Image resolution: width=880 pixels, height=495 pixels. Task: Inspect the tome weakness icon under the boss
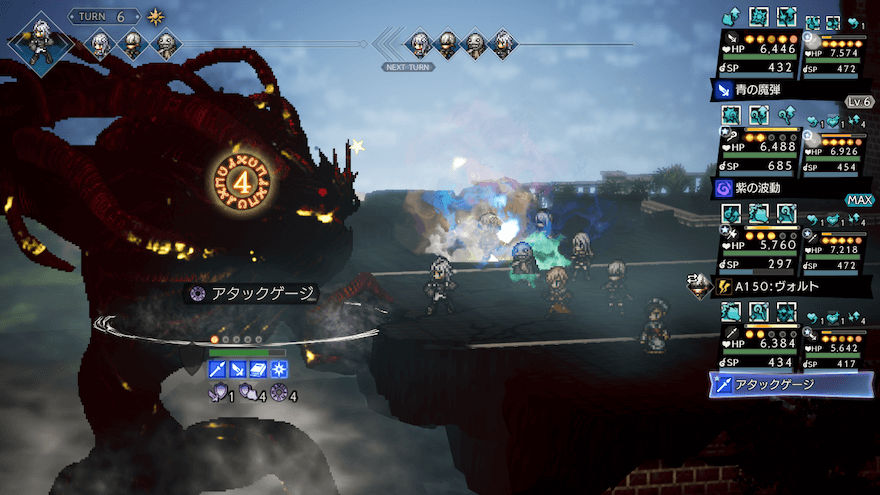click(x=257, y=370)
